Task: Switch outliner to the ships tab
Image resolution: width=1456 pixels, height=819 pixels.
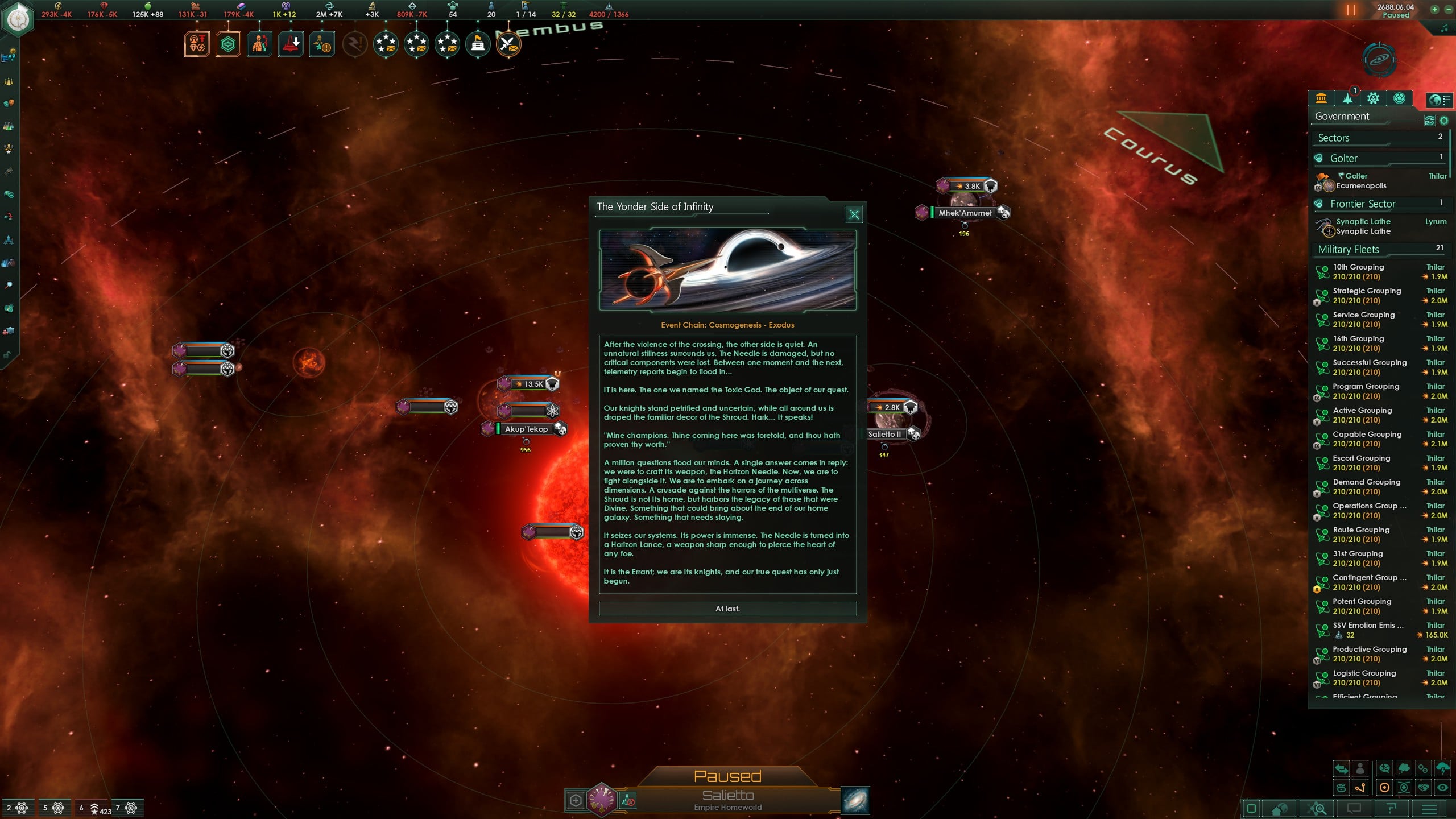Action: coord(1347,99)
